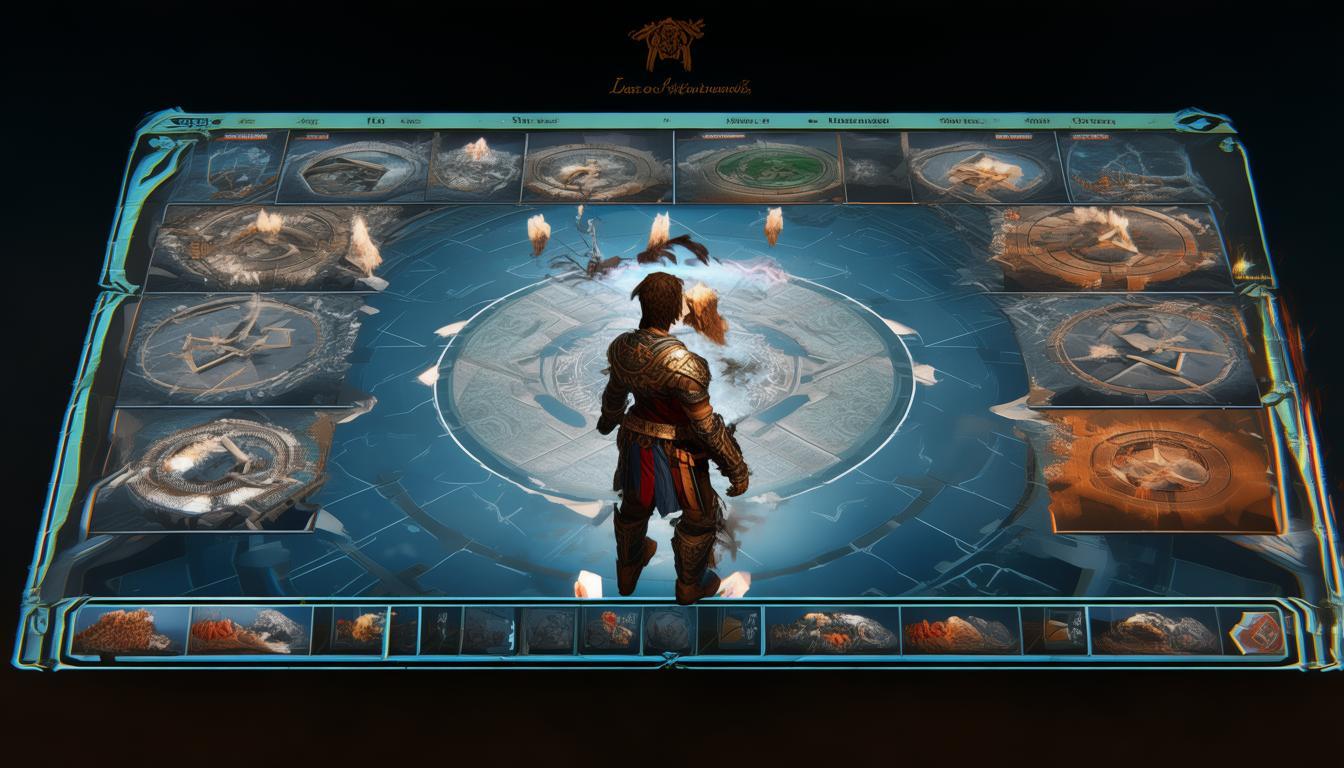The height and width of the screenshot is (768, 1344).
Task: Open the first orange coral slot on the bottom bar
Action: (x=128, y=630)
